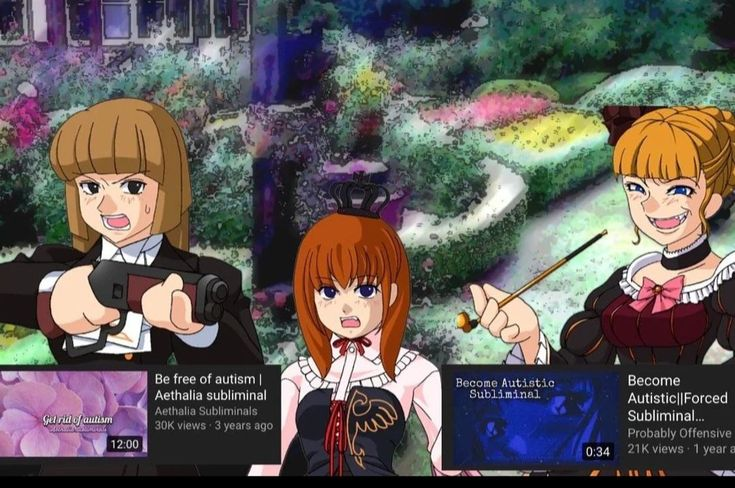Open the "Get rid of autism" video thumbnail
735x488 pixels.
(74, 414)
